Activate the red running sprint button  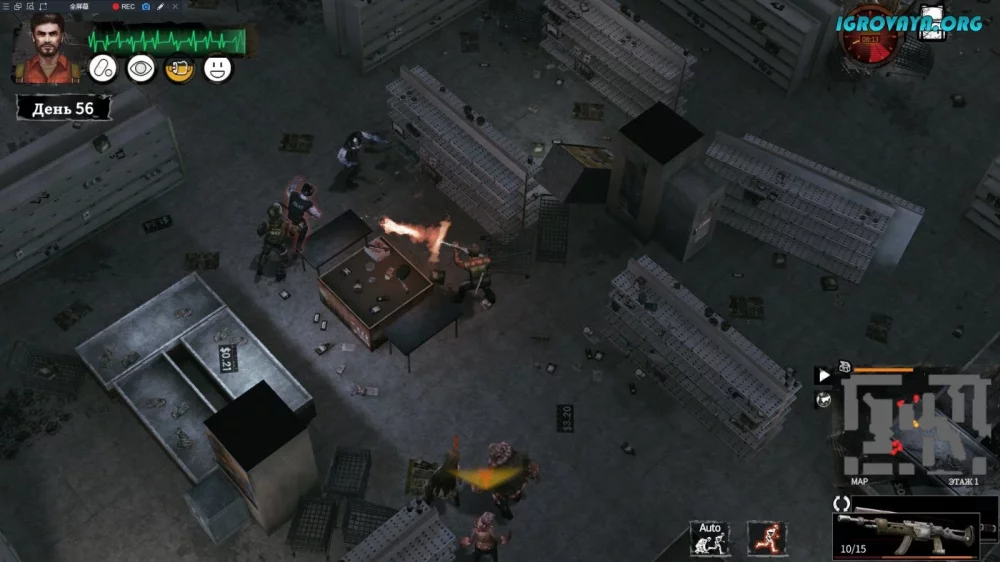point(766,538)
